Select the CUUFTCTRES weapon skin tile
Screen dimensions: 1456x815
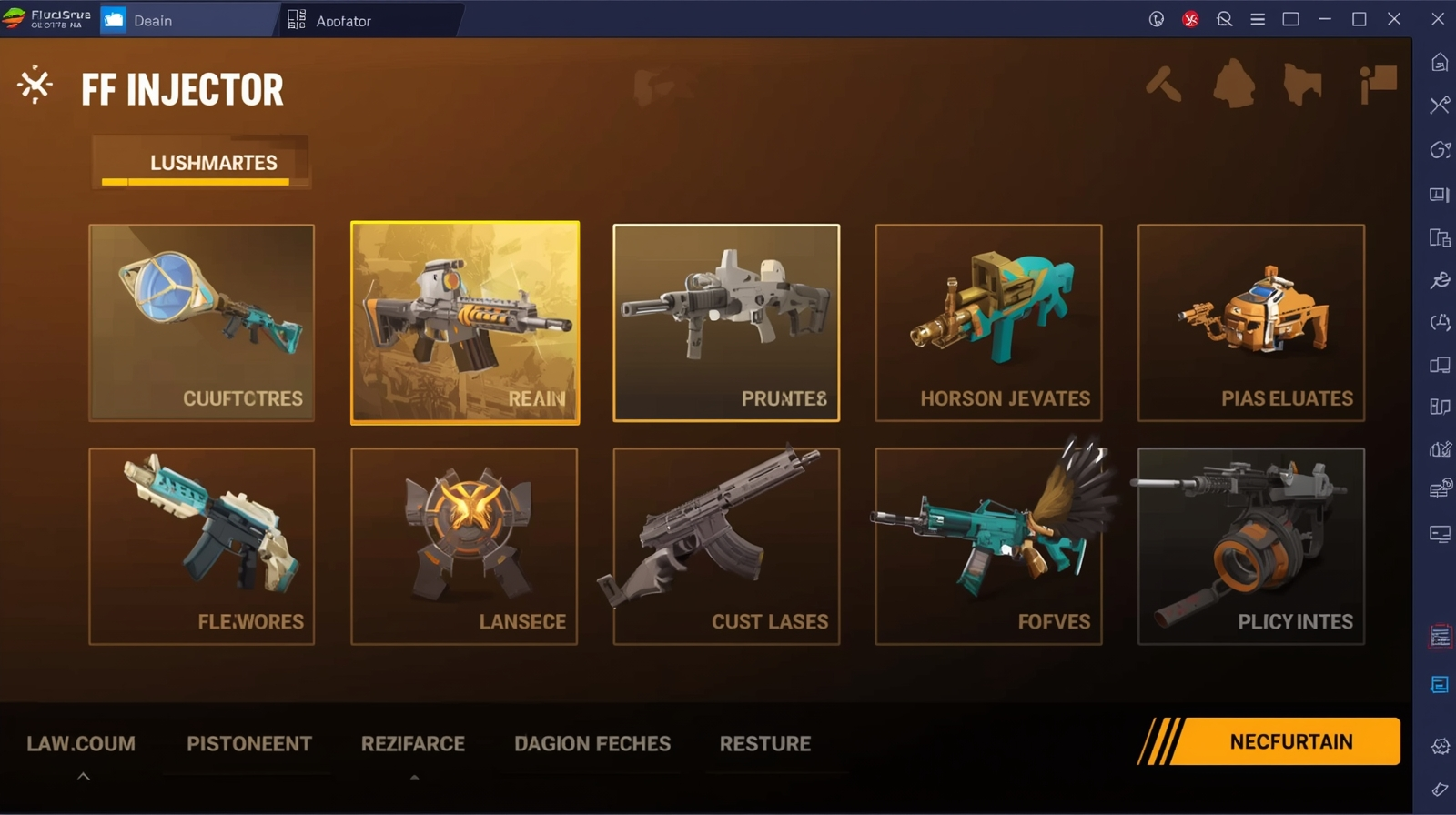point(201,323)
